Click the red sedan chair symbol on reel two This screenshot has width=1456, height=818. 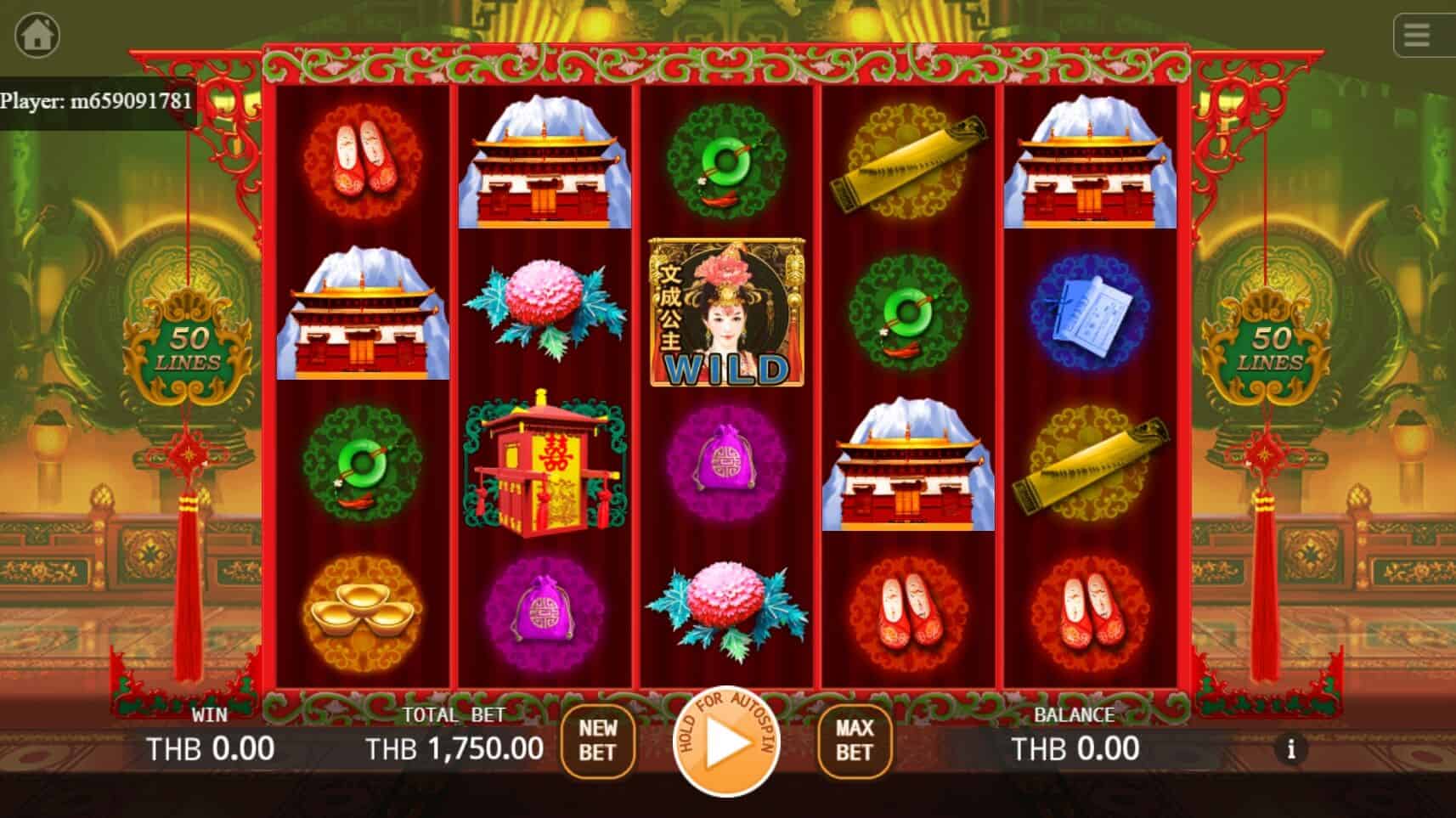pos(544,463)
